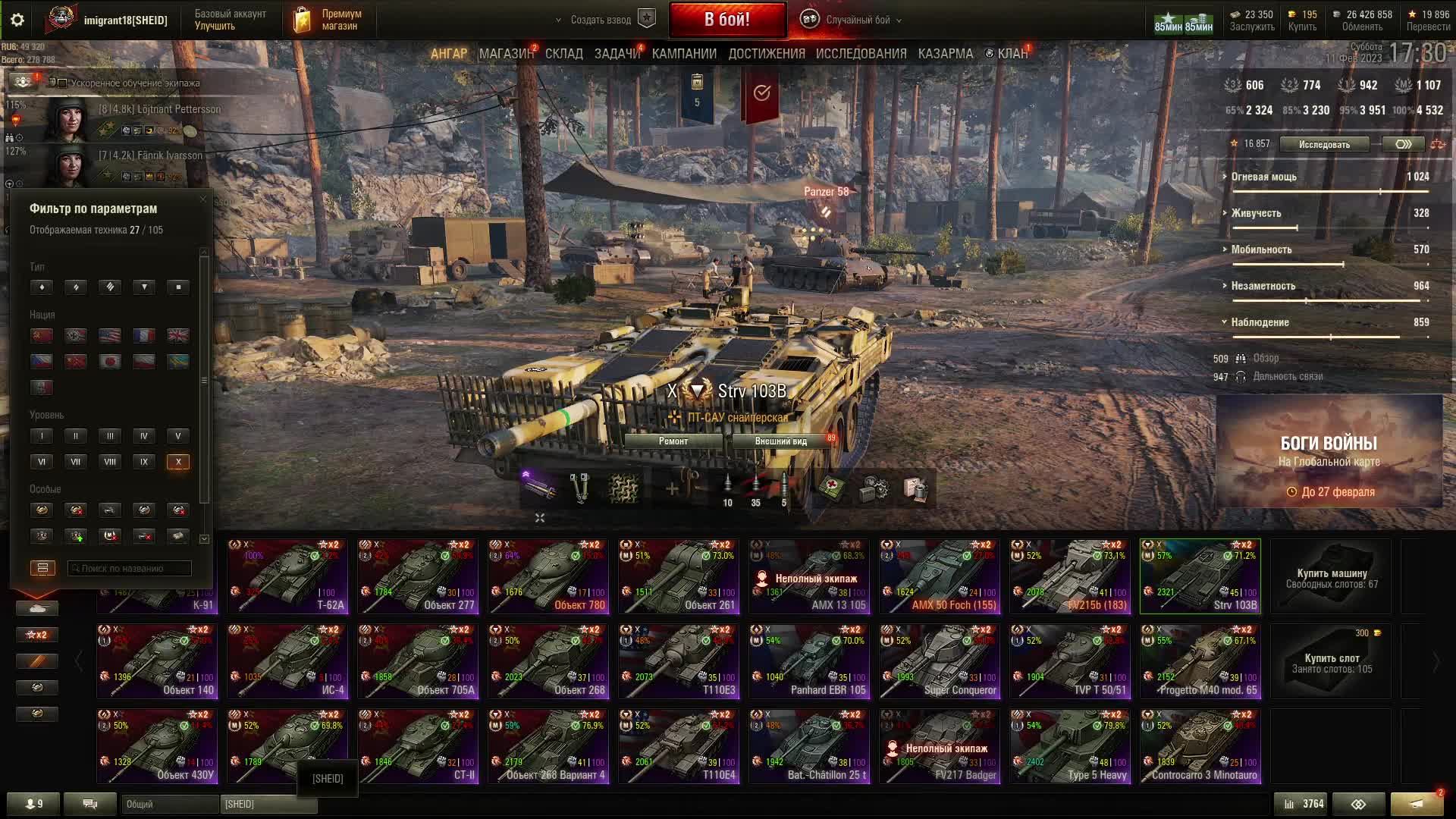1456x819 pixels.
Task: Toggle the tier VIII filter
Action: [x=110, y=462]
